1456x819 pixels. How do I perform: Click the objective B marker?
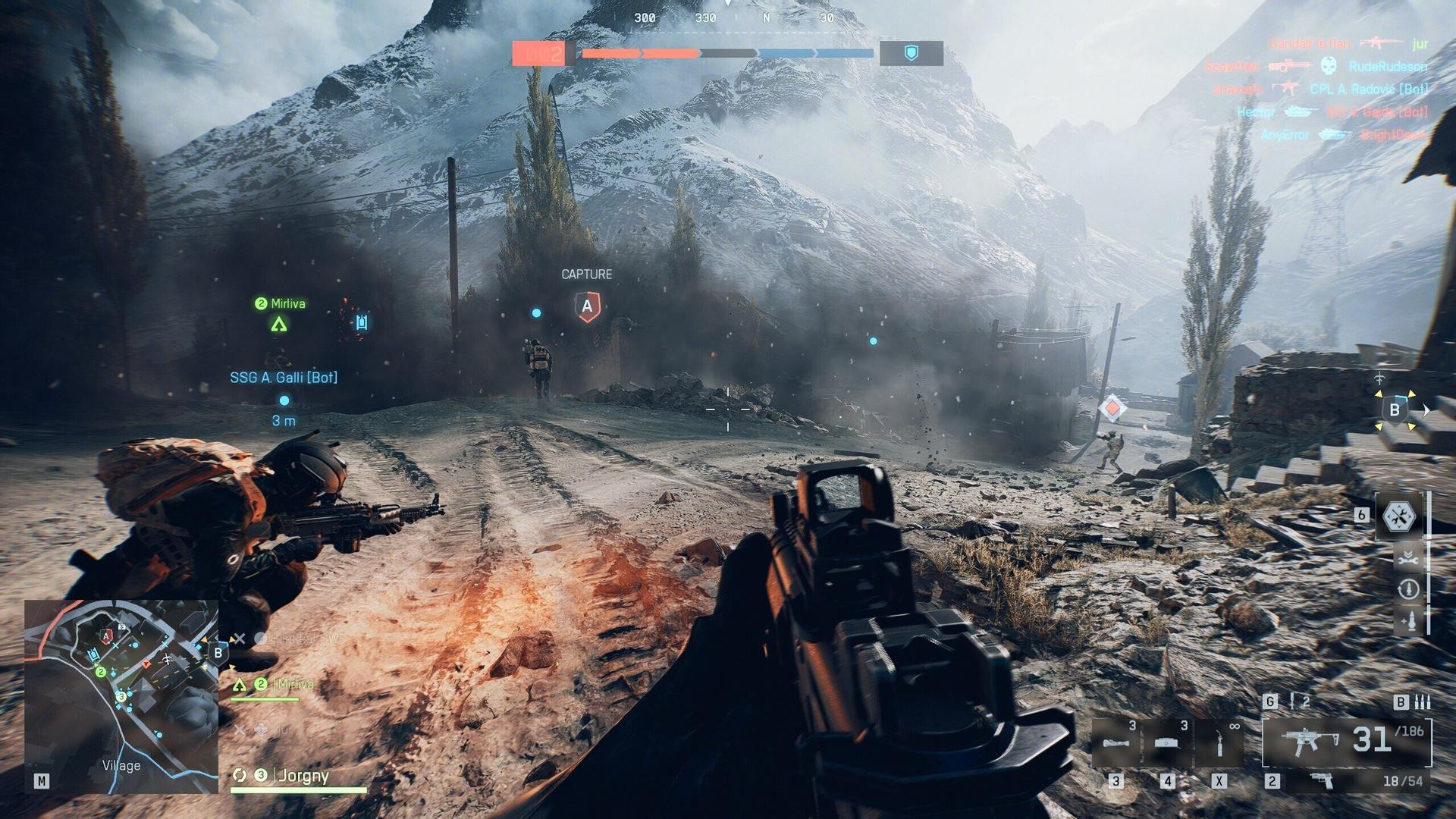coord(1394,410)
